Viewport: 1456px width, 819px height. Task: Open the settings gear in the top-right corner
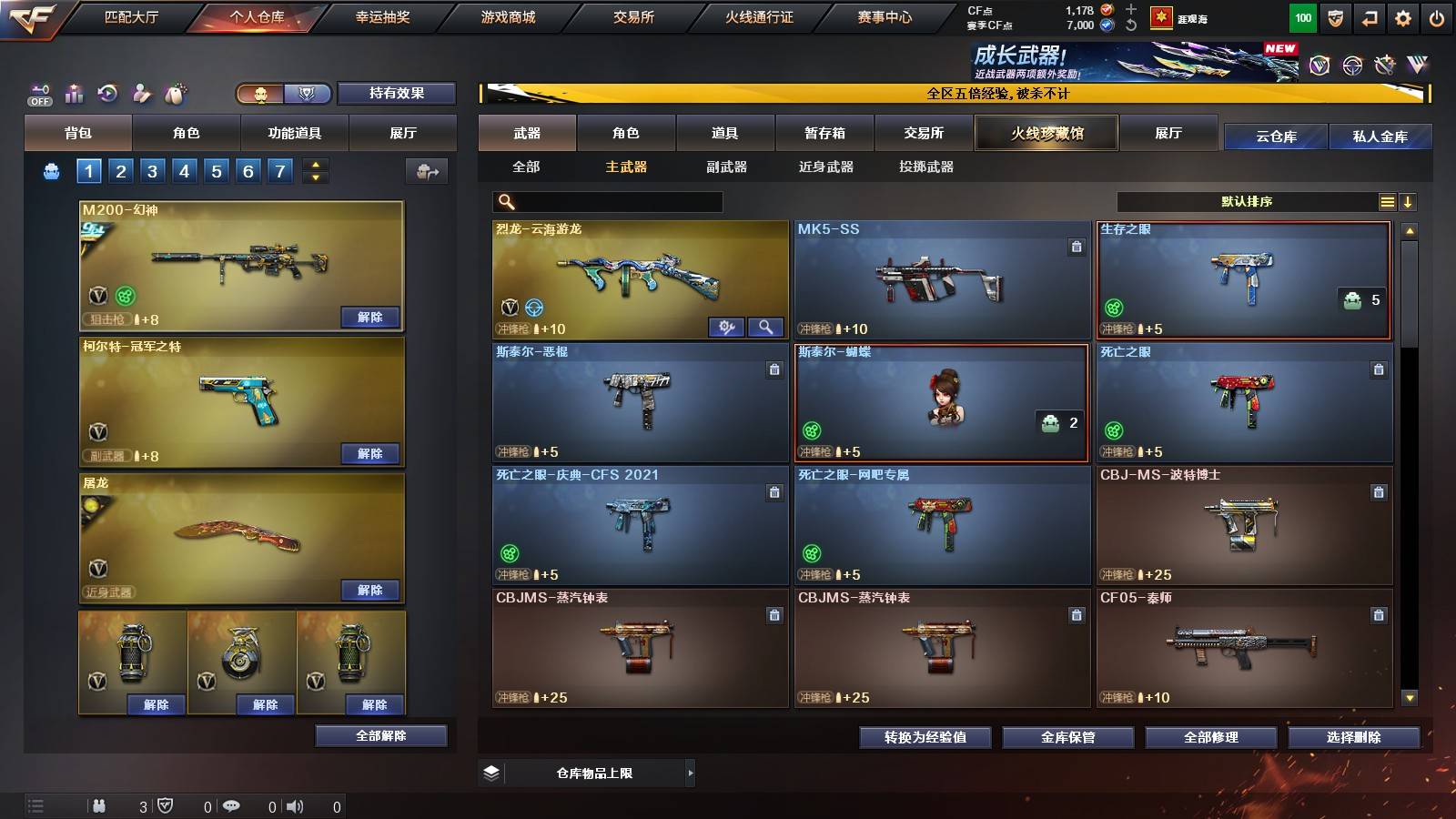tap(1402, 17)
